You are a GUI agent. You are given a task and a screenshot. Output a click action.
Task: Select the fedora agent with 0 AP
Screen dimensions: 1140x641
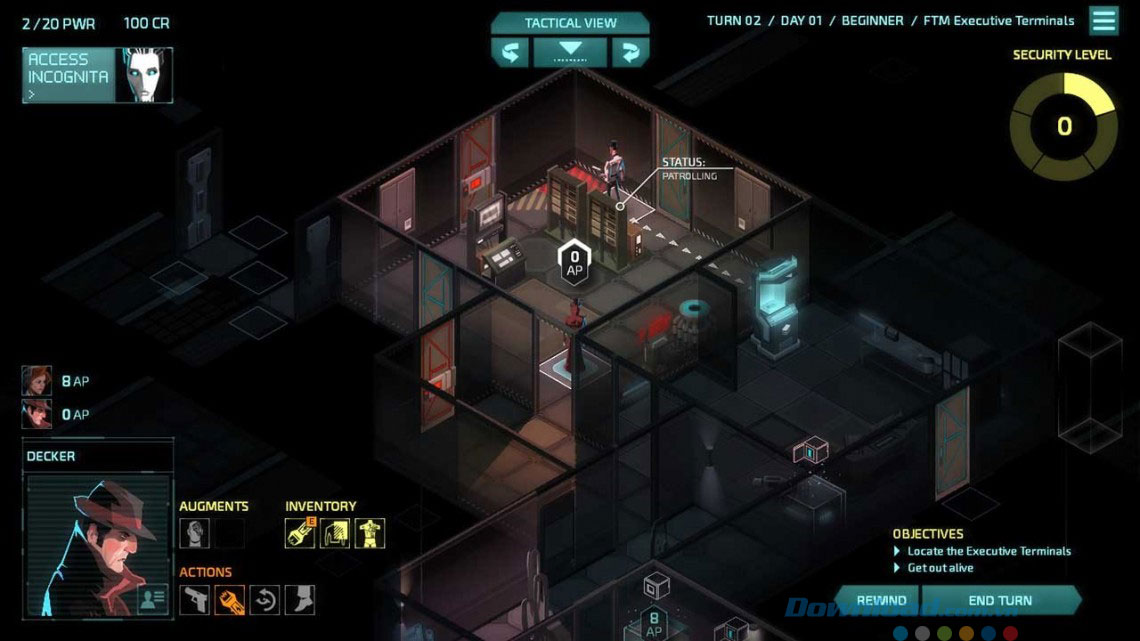37,414
